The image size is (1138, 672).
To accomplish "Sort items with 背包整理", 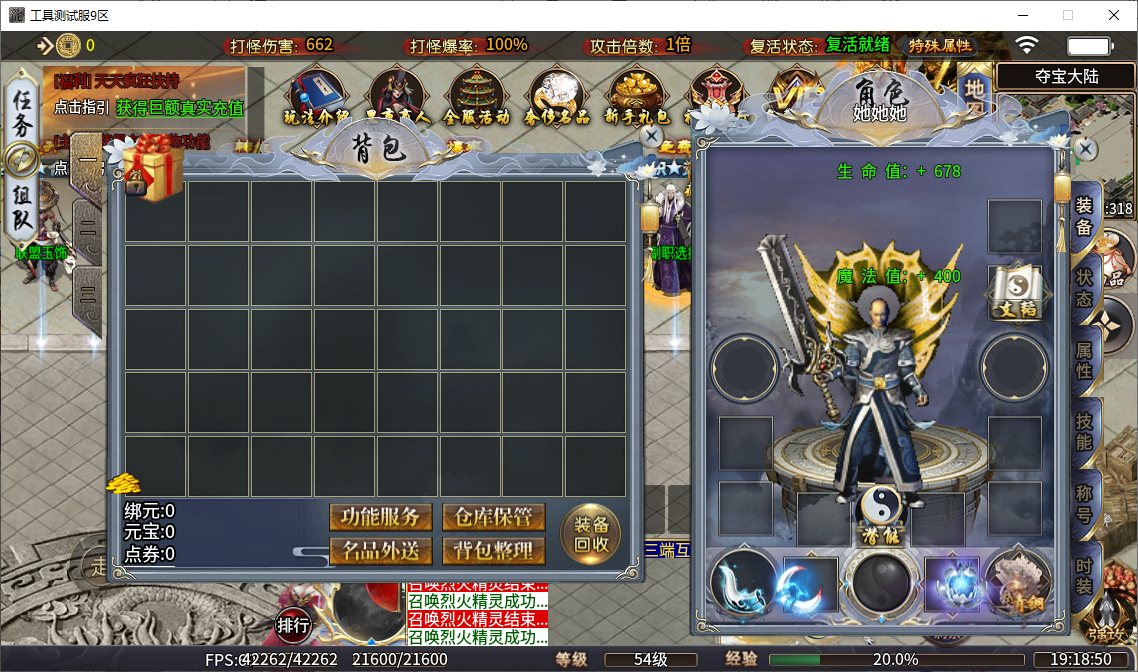I will coord(494,550).
